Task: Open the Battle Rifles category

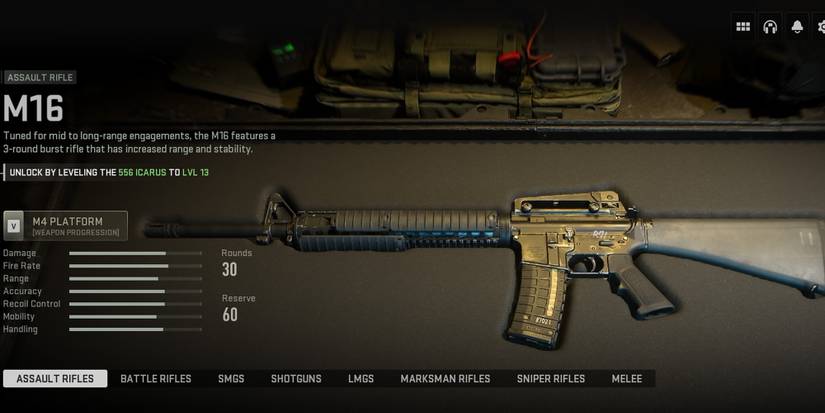Action: 156,379
